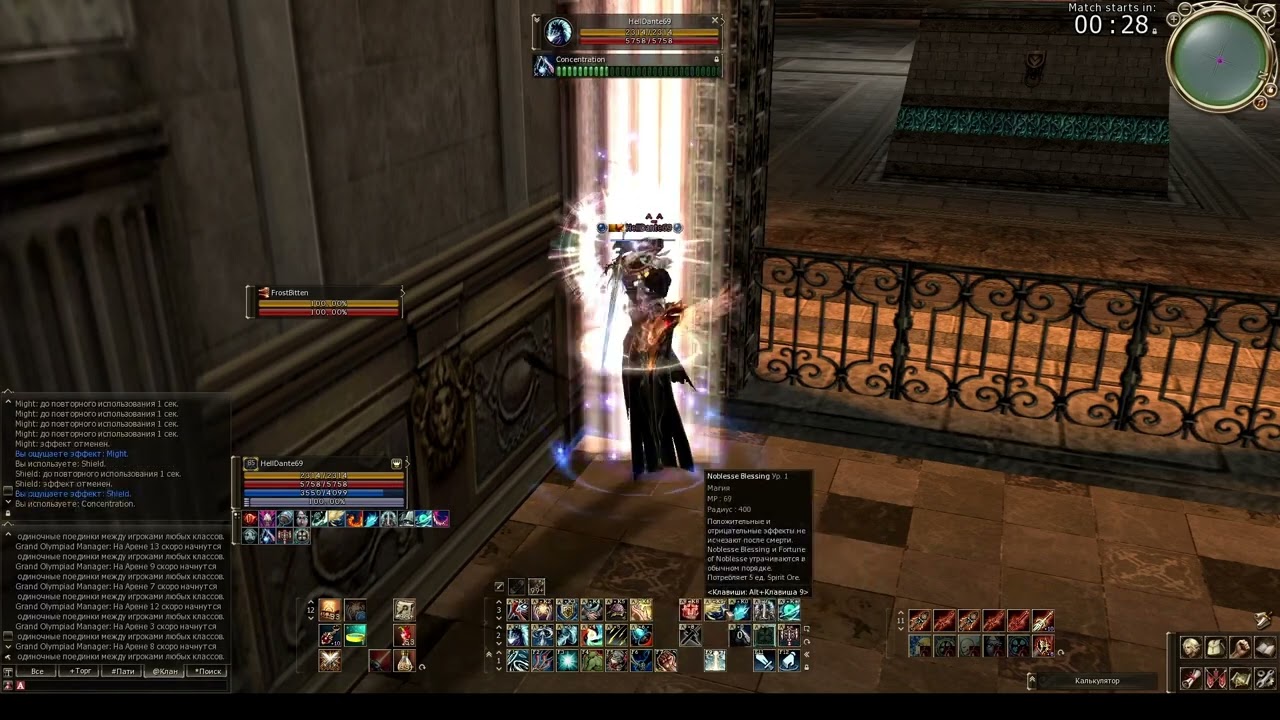Show the Все chat tab
This screenshot has height=720, width=1280.
[x=37, y=671]
